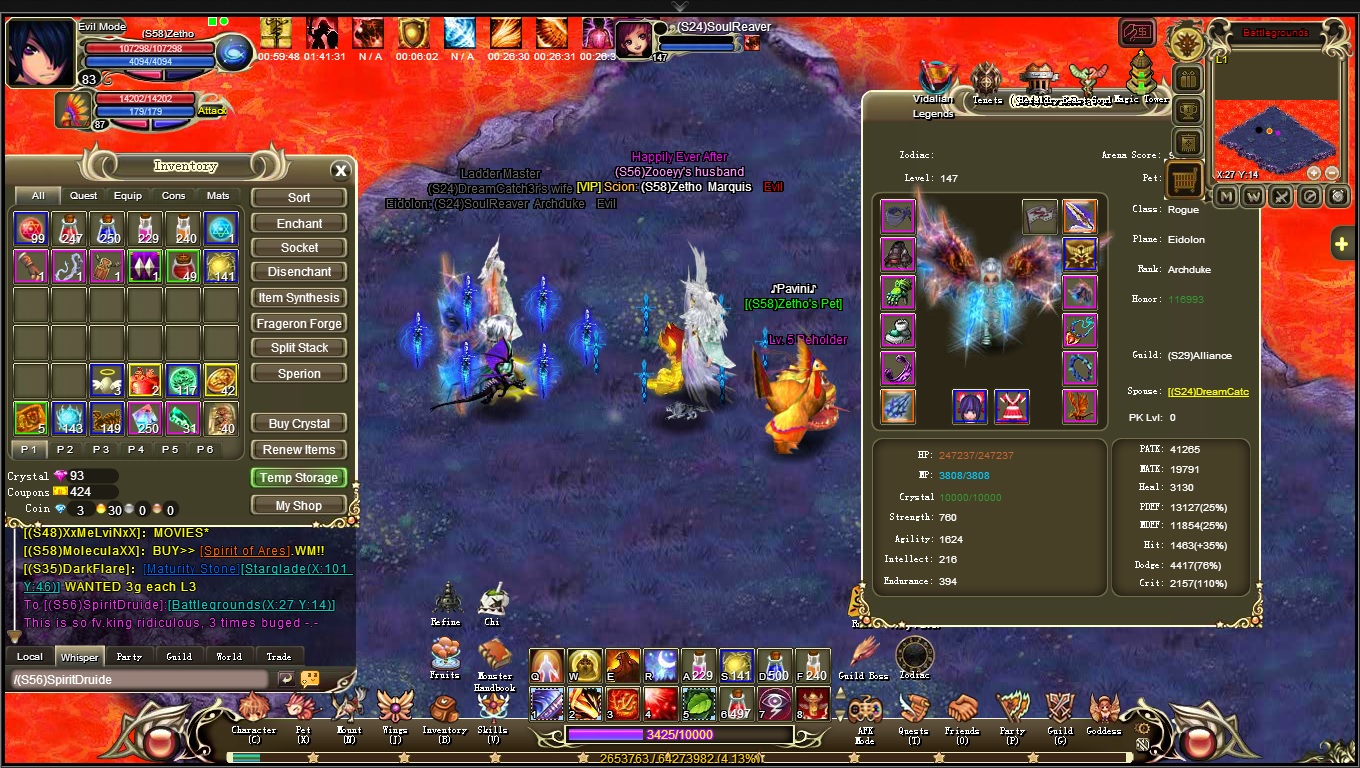This screenshot has width=1360, height=768.
Task: Open Item Synthesis
Action: click(x=299, y=298)
